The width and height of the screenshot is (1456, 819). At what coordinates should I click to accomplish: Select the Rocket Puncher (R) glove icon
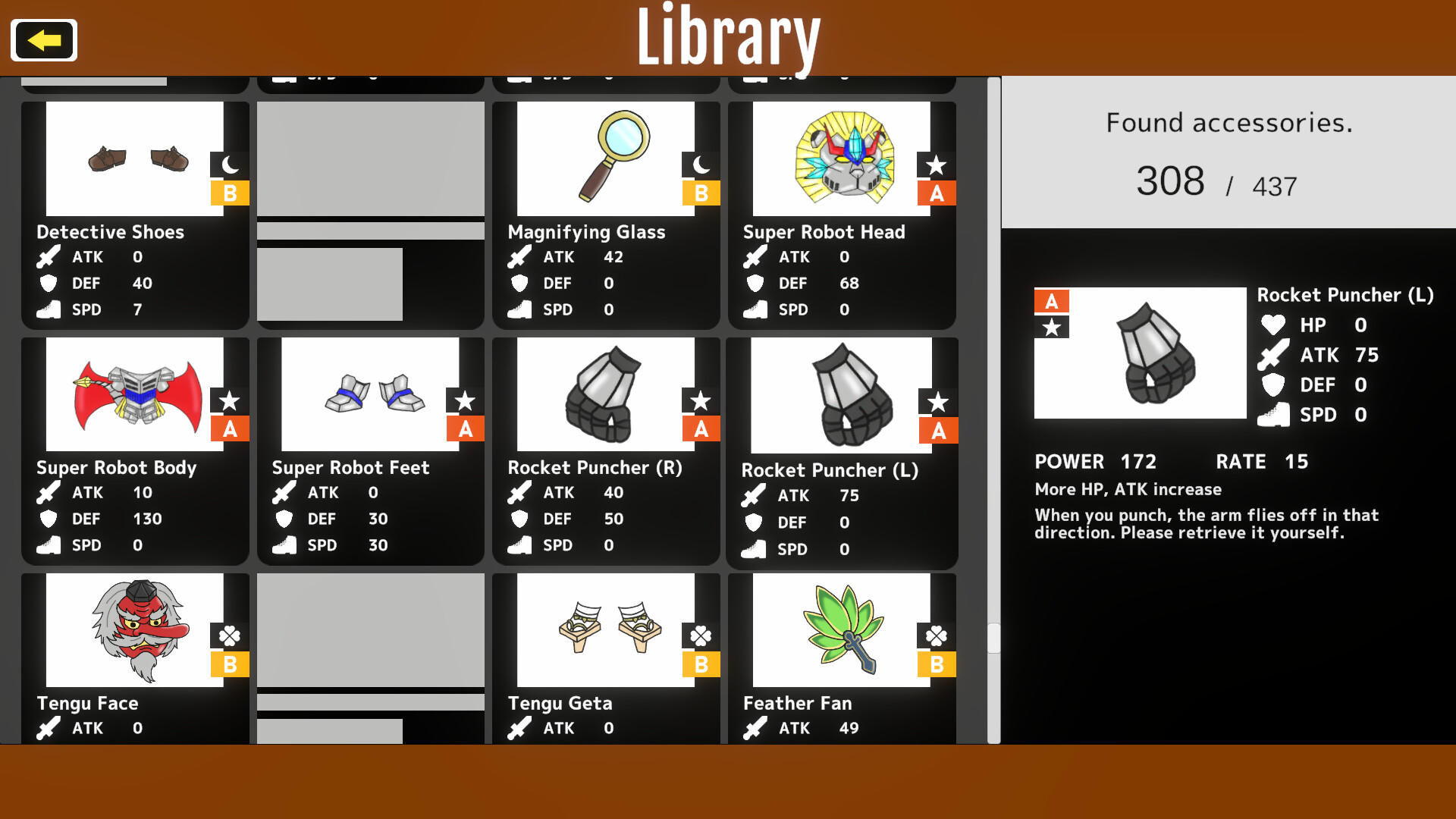[x=605, y=393]
